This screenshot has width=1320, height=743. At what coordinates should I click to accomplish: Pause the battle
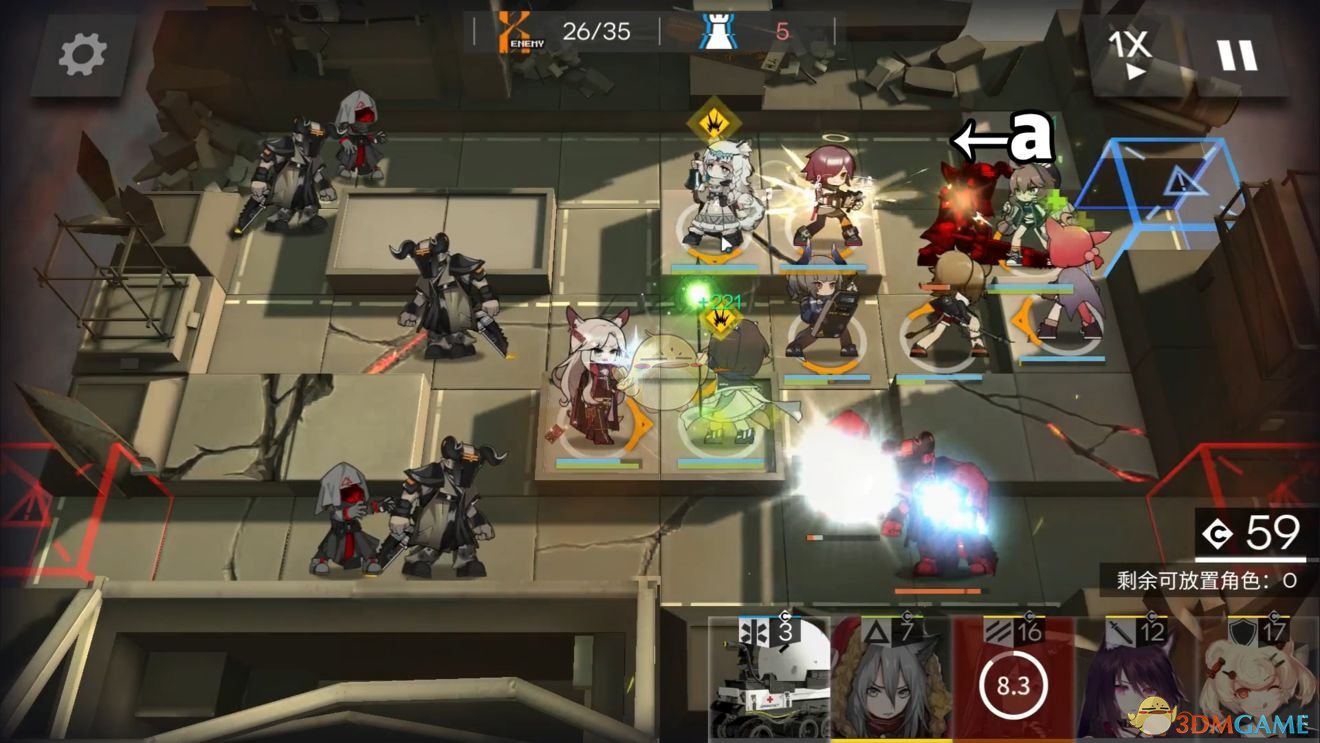1237,55
